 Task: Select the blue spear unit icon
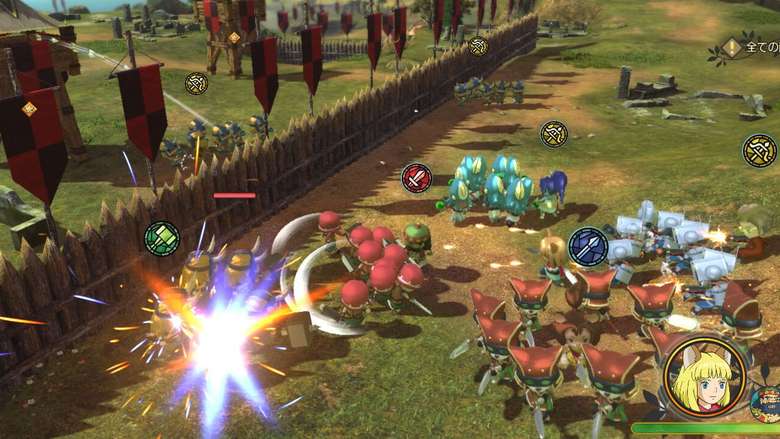pos(588,247)
